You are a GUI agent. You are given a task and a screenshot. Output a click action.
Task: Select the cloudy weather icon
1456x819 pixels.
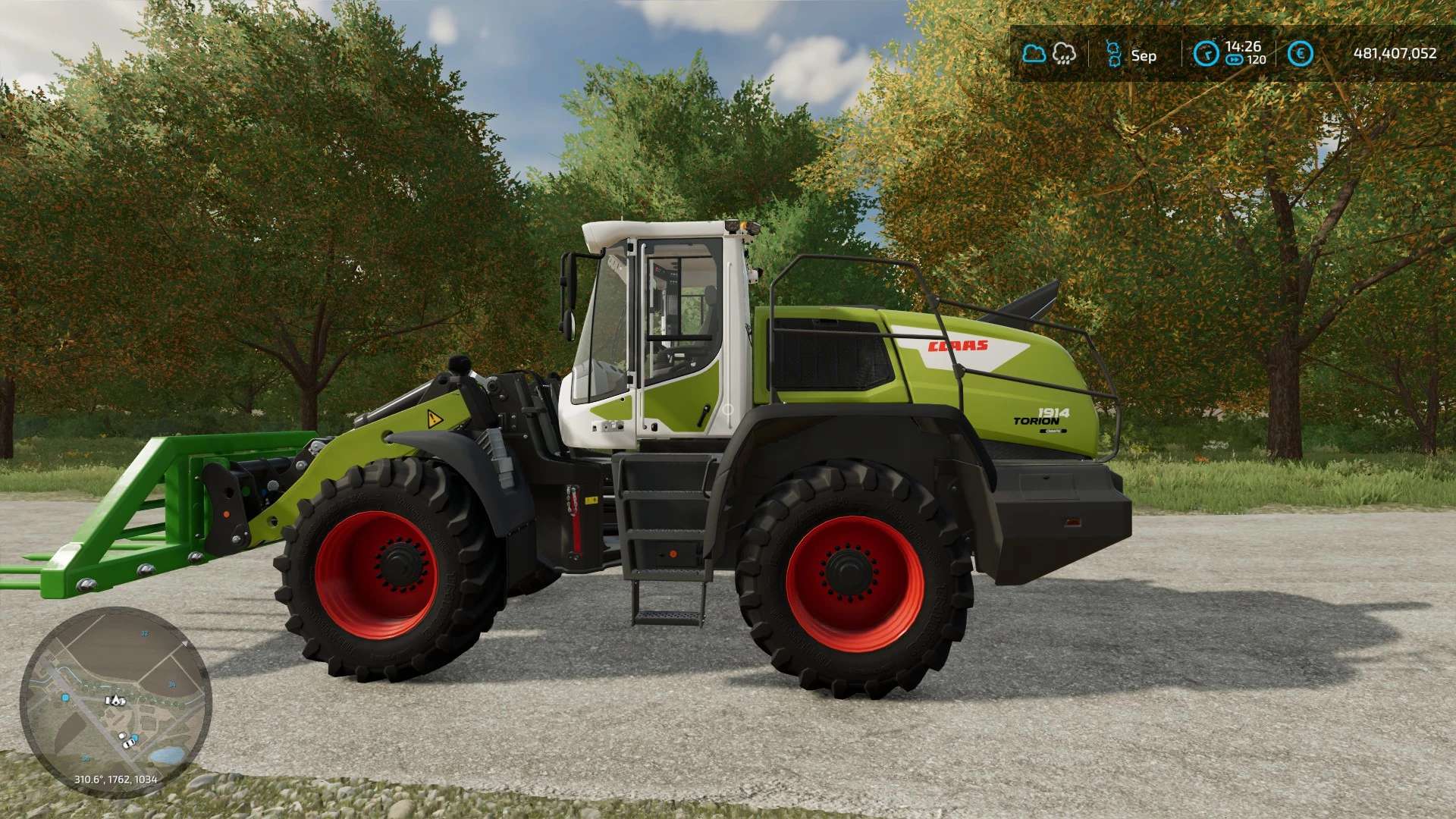coord(1034,54)
